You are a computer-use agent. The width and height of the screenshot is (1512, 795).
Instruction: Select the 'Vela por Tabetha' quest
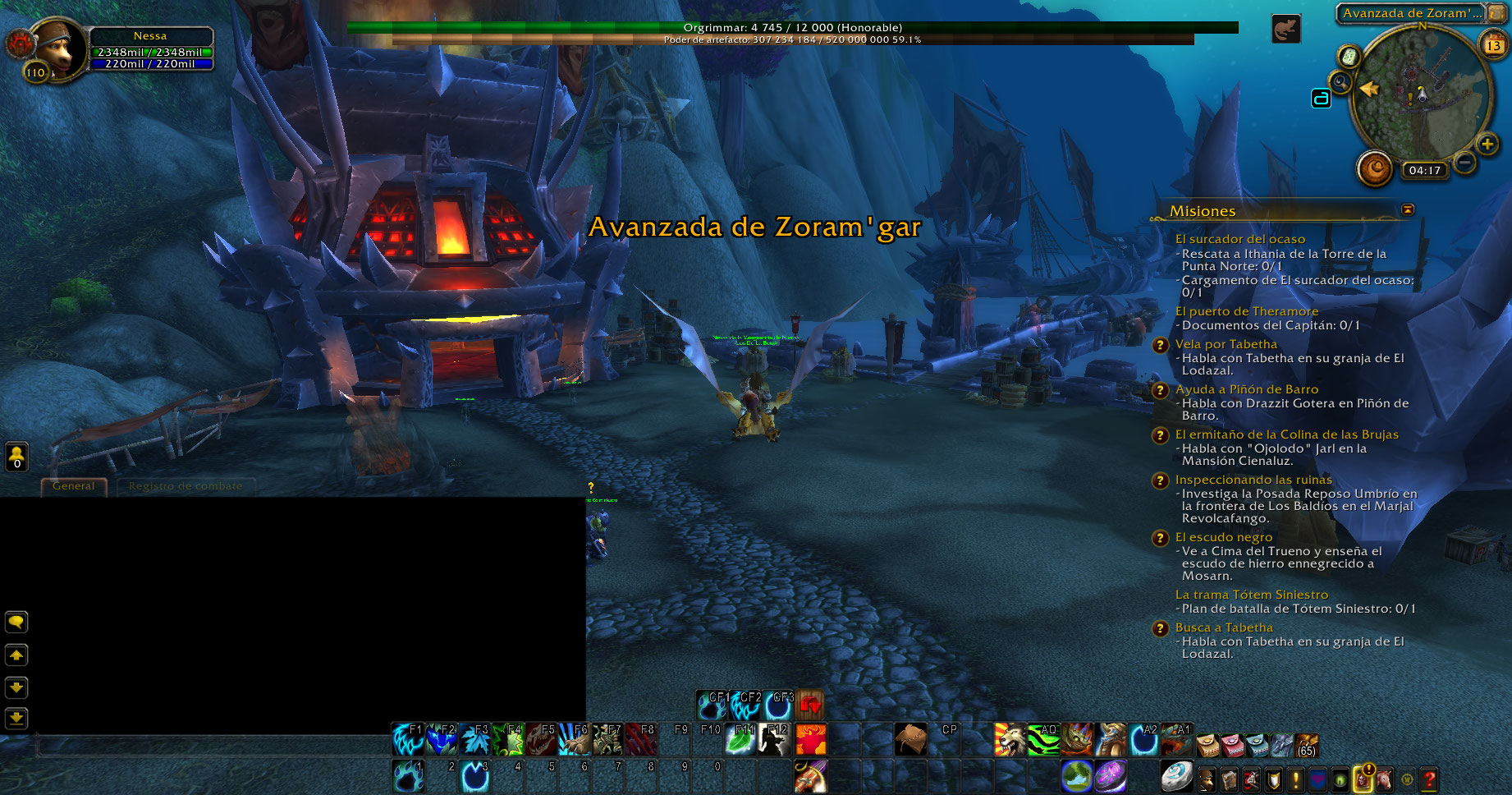[x=1226, y=344]
